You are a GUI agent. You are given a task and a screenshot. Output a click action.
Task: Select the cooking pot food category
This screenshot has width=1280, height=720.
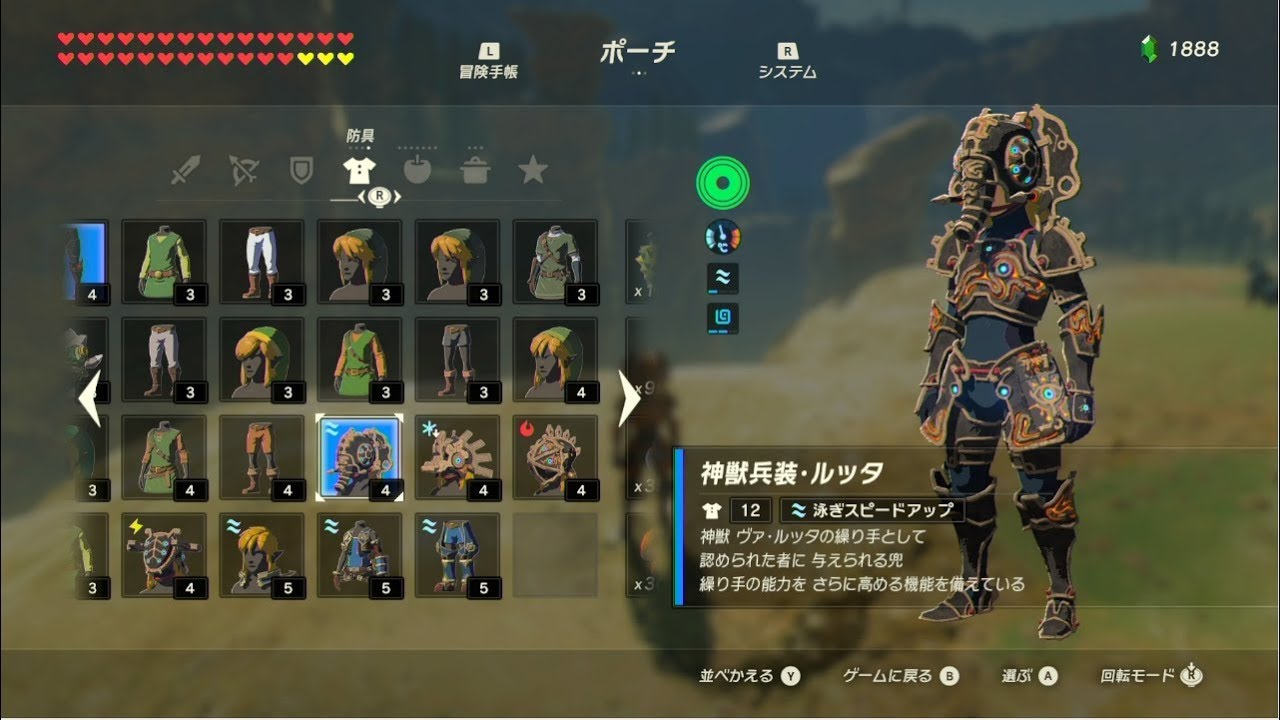coord(477,170)
